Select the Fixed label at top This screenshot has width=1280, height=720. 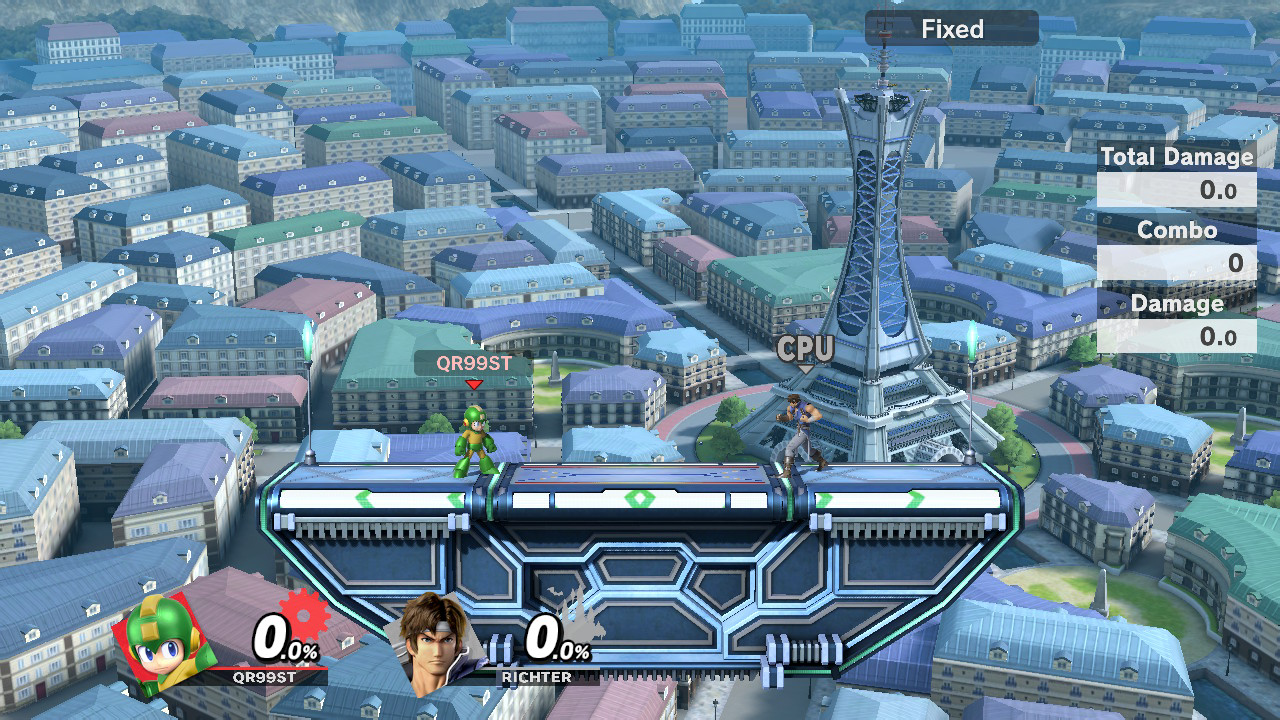pos(952,29)
